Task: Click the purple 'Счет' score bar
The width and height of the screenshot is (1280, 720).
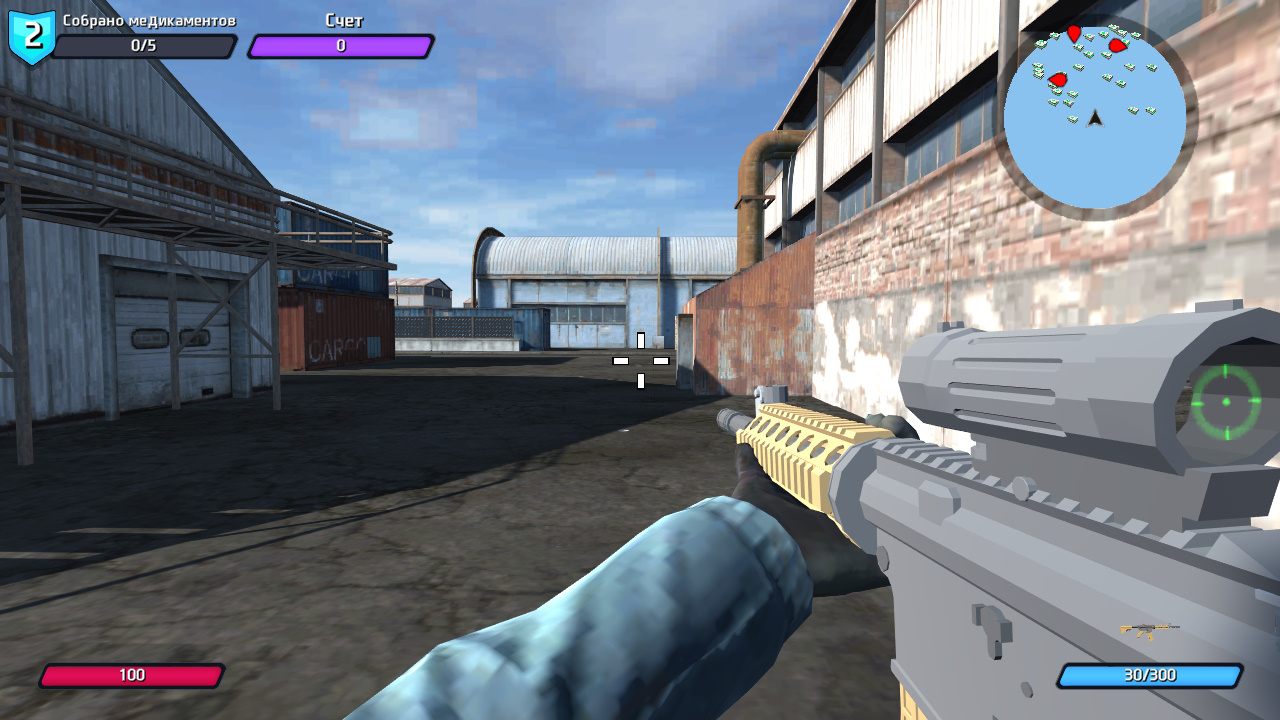Action: [x=342, y=44]
